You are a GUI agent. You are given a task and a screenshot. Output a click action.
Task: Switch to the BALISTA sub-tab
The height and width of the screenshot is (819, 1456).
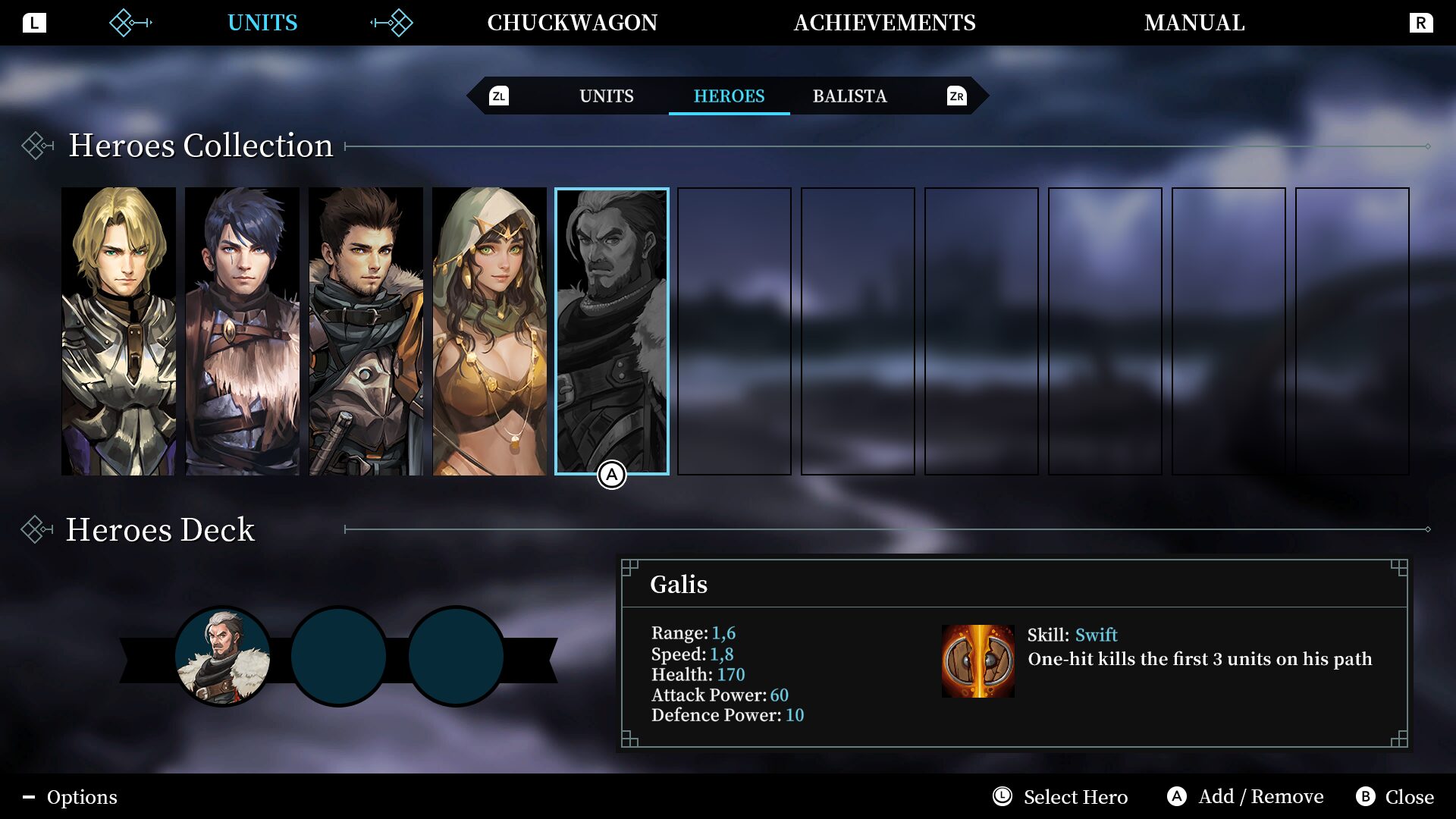[x=849, y=96]
